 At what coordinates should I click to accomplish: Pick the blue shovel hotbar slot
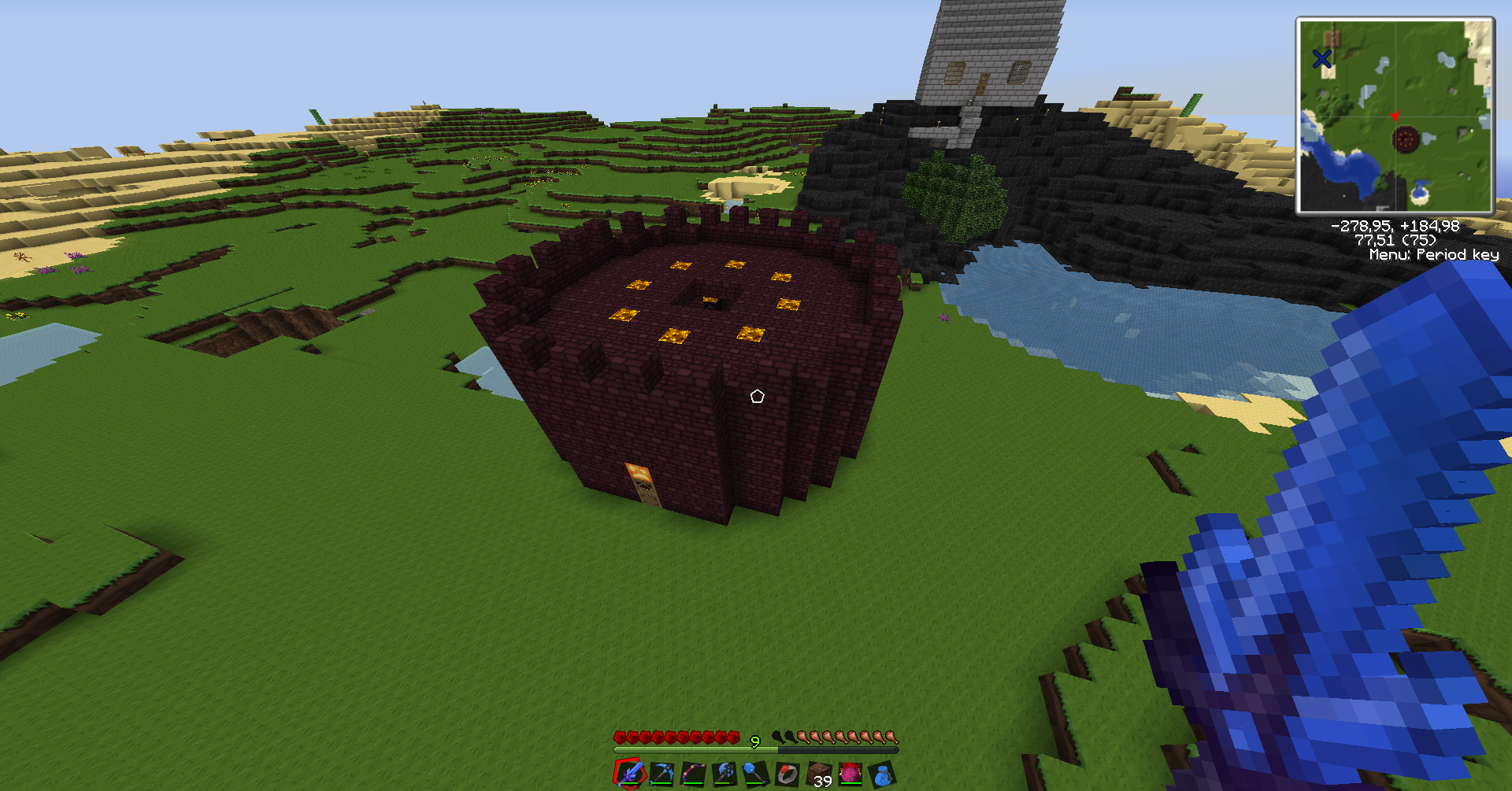(756, 774)
